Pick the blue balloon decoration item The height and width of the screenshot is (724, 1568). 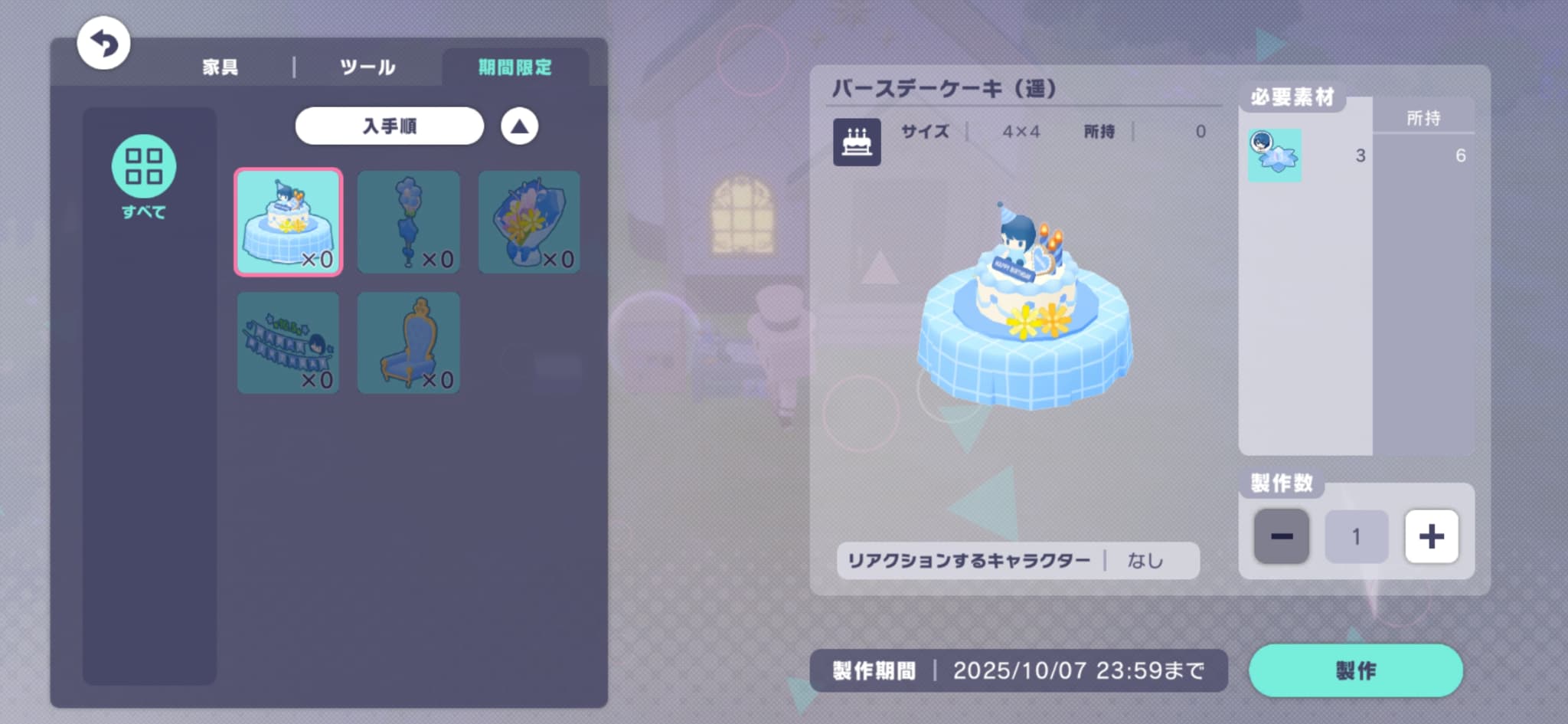pyautogui.click(x=408, y=221)
